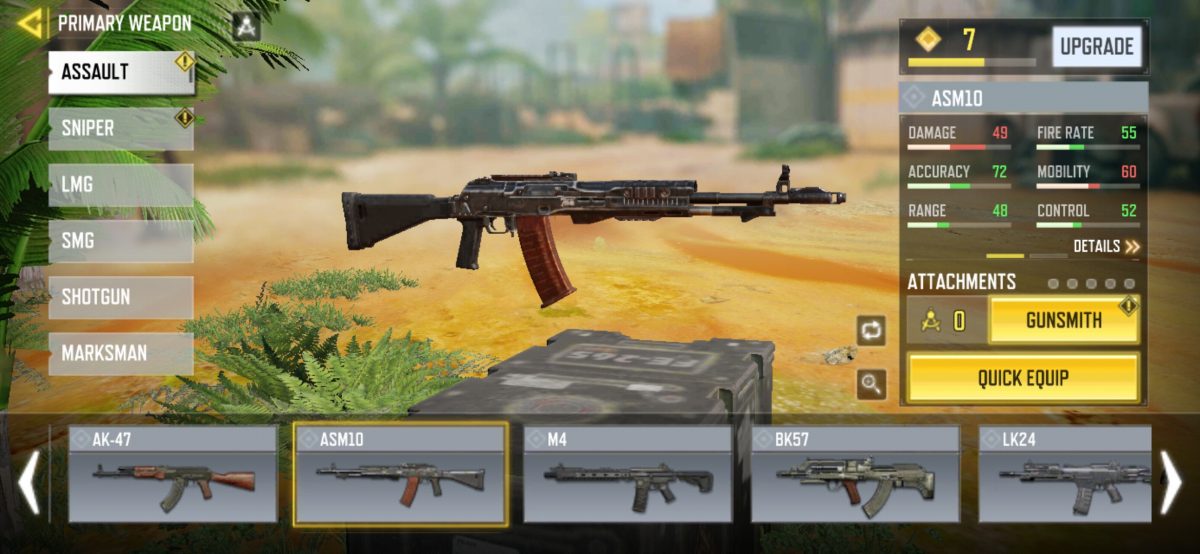This screenshot has height=554, width=1200.
Task: Choose the SMG category
Action: [x=120, y=241]
